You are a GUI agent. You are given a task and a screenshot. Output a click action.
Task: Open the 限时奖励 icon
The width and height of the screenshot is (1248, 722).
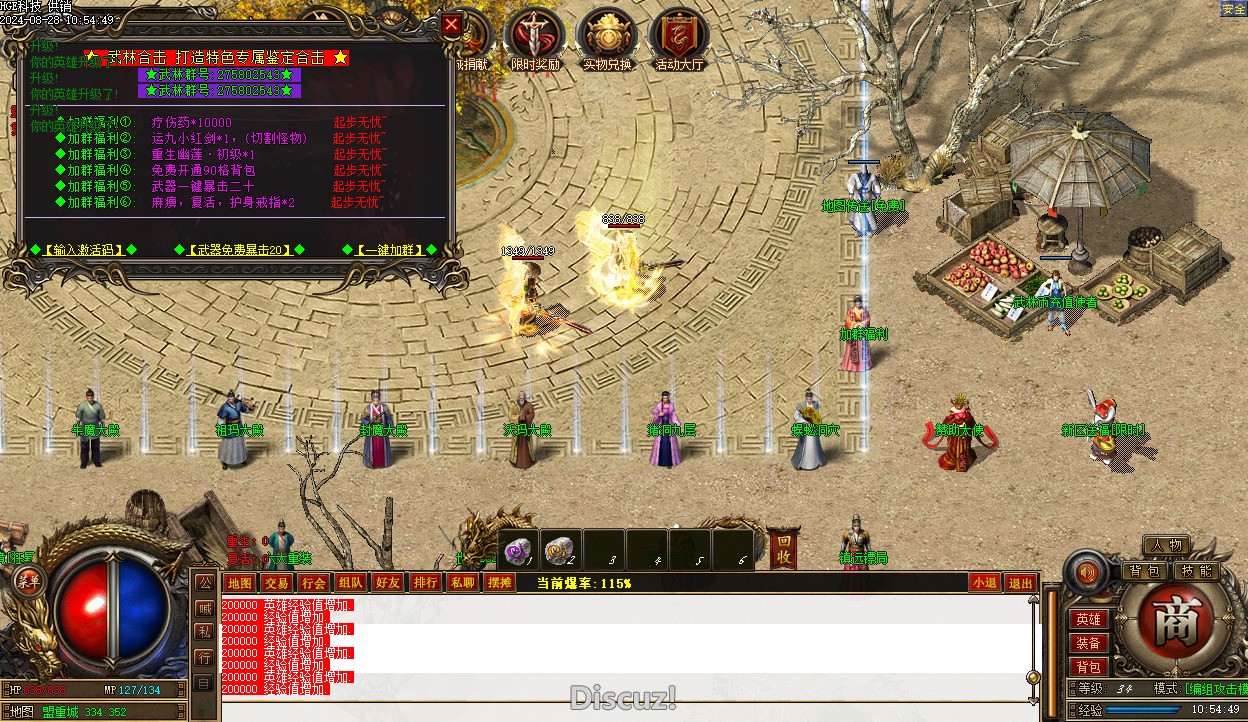[535, 38]
